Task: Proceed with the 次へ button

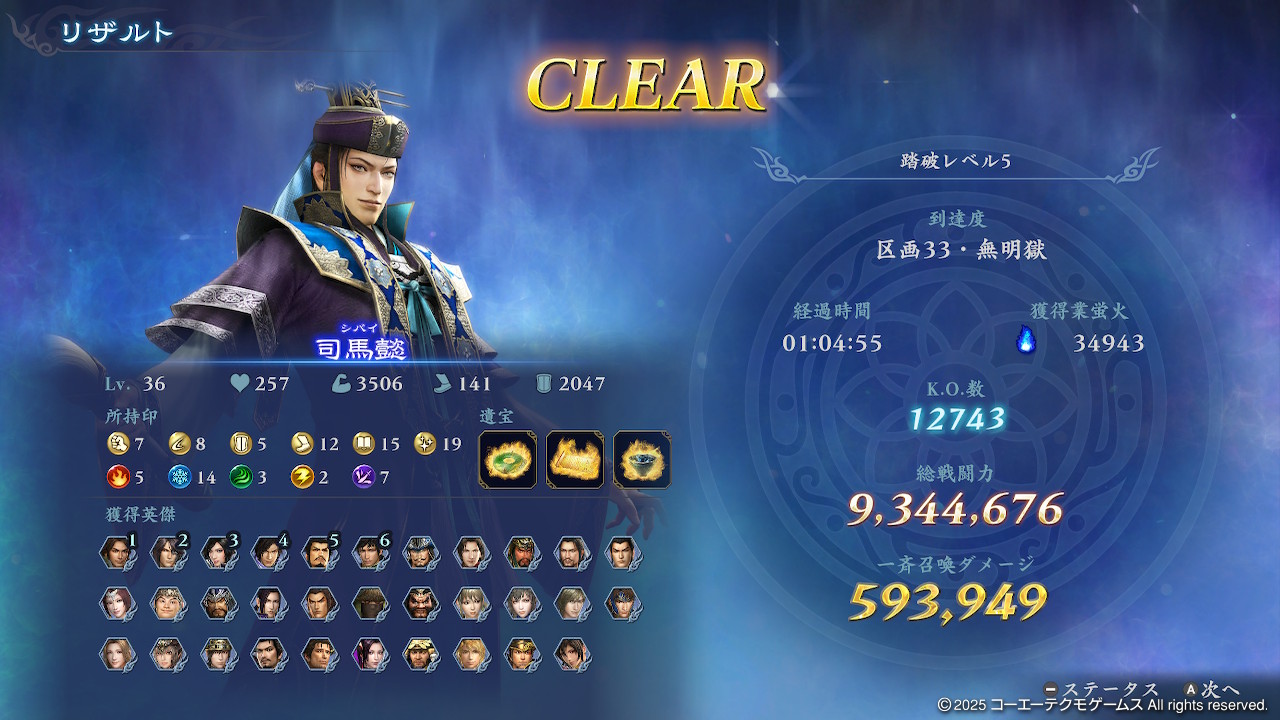Action: click(x=1212, y=690)
